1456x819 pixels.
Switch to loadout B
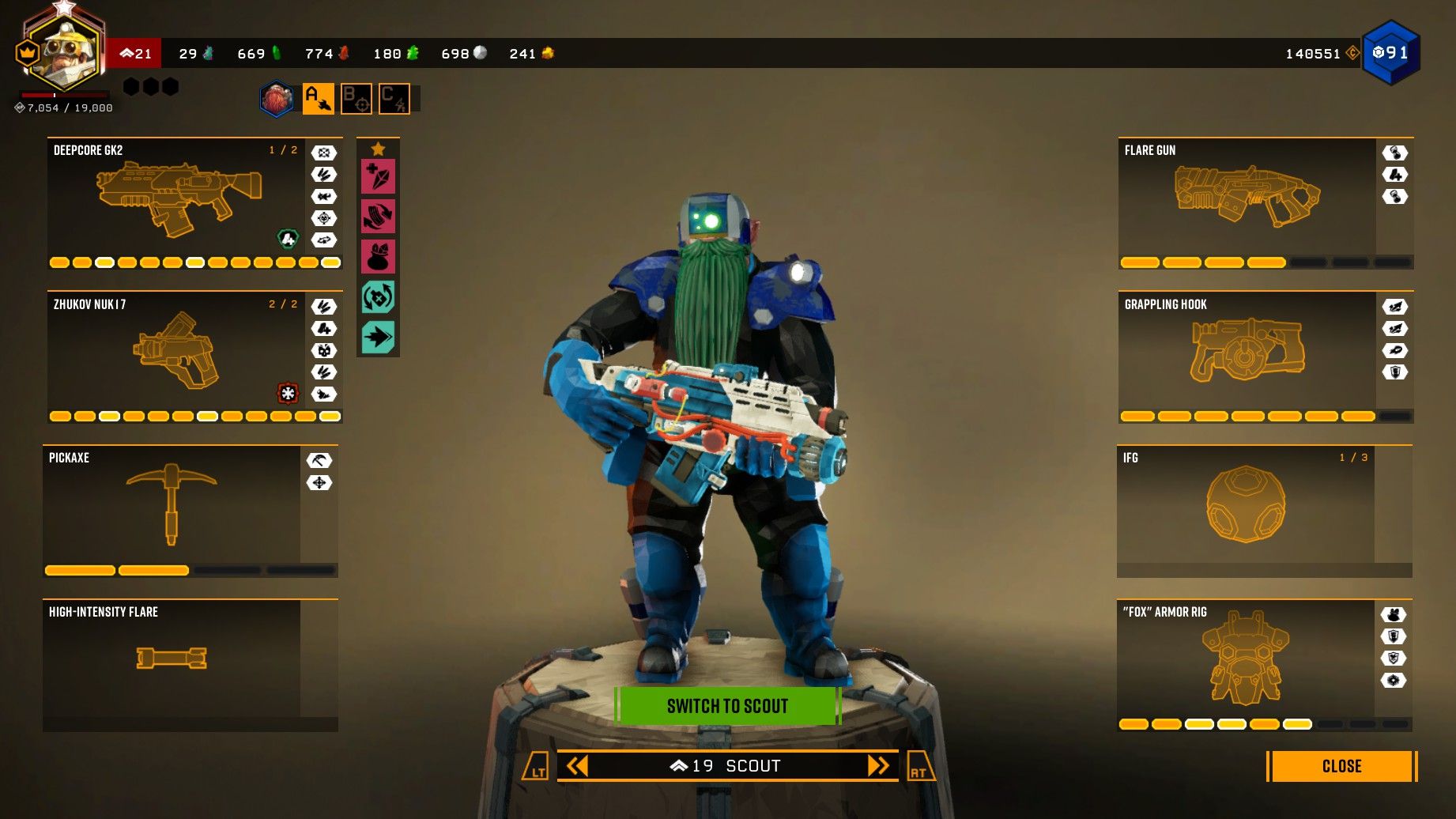tap(357, 98)
